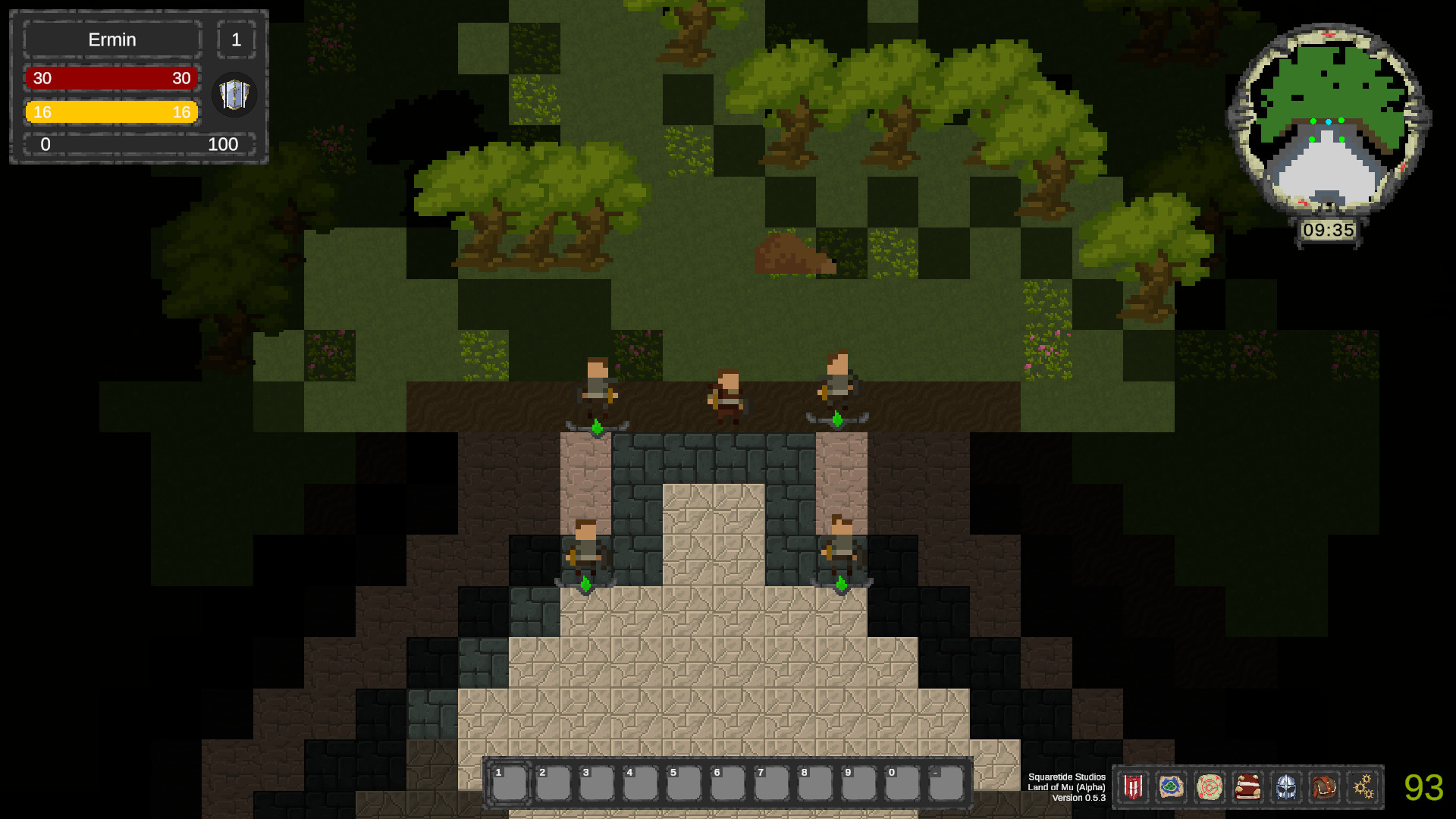This screenshot has height=819, width=1456.
Task: Select the compass minimap icon
Action: pos(1211,787)
